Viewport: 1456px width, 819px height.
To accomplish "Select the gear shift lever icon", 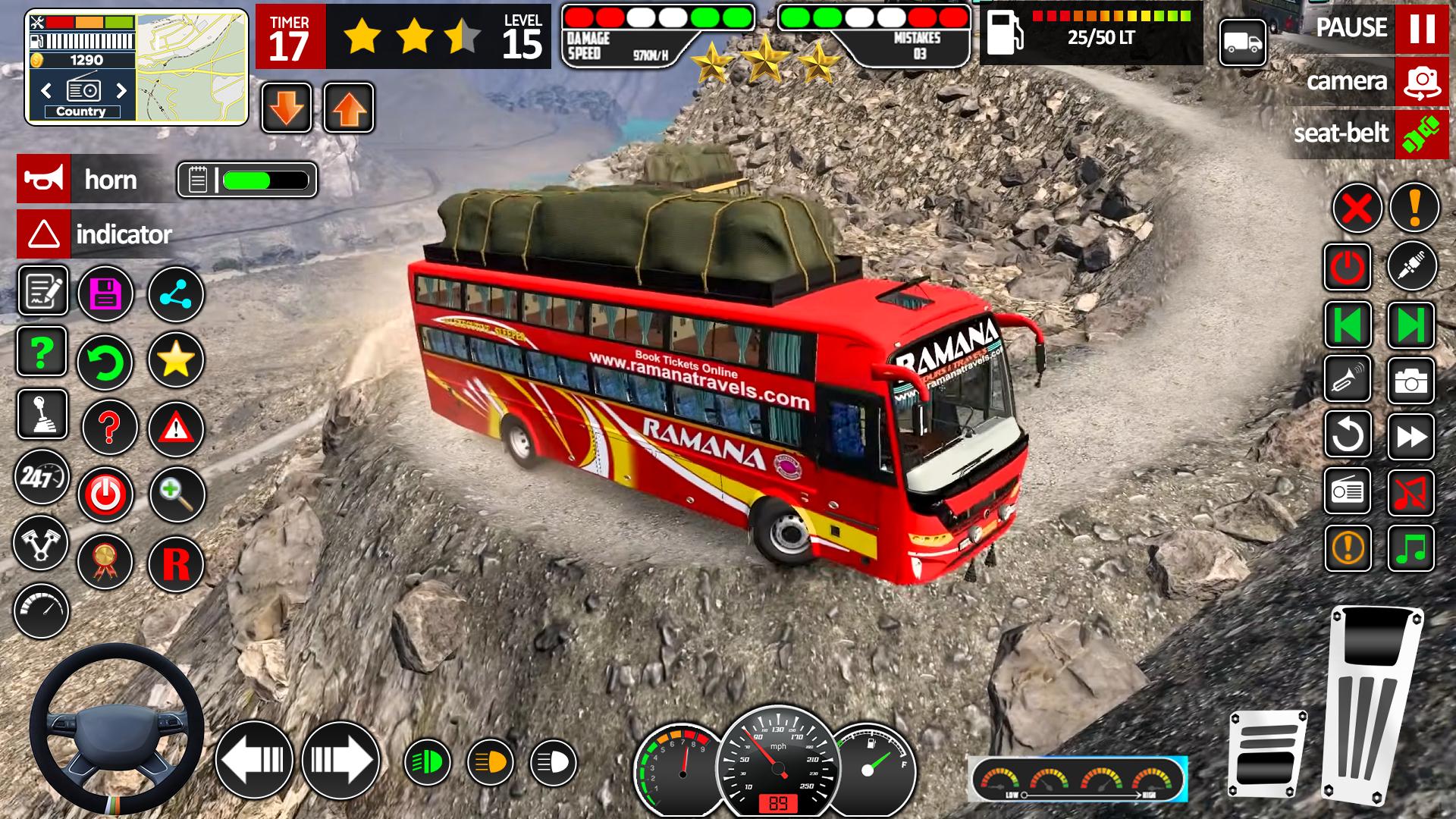I will [42, 415].
